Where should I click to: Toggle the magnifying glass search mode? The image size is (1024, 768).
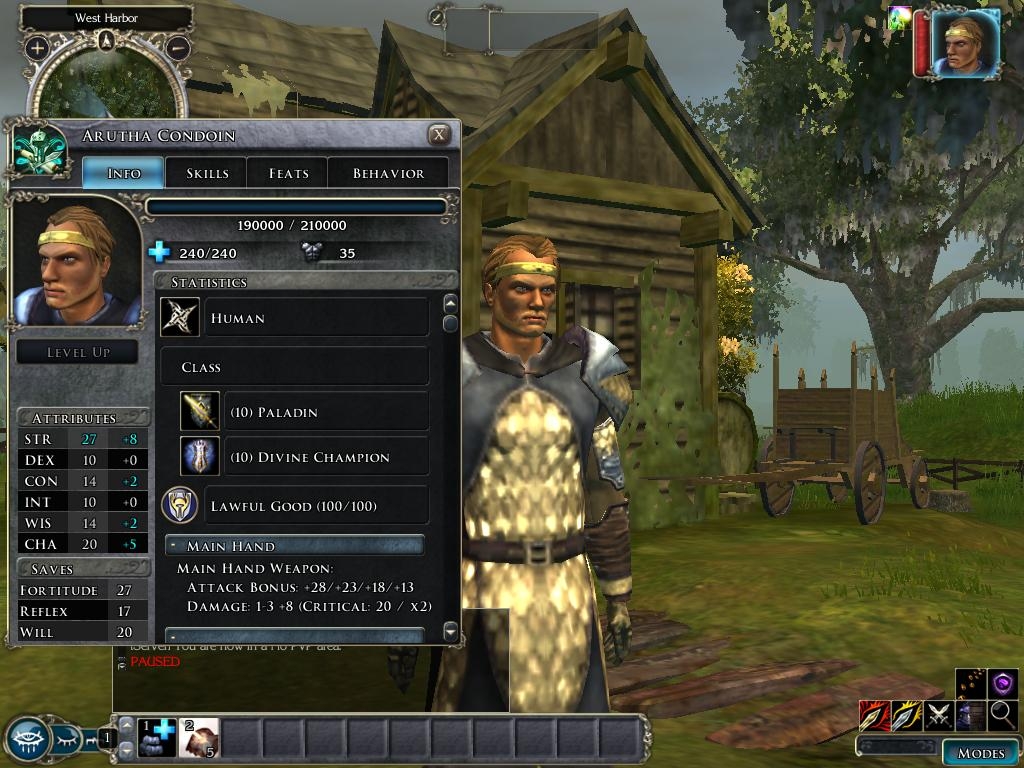click(1003, 715)
